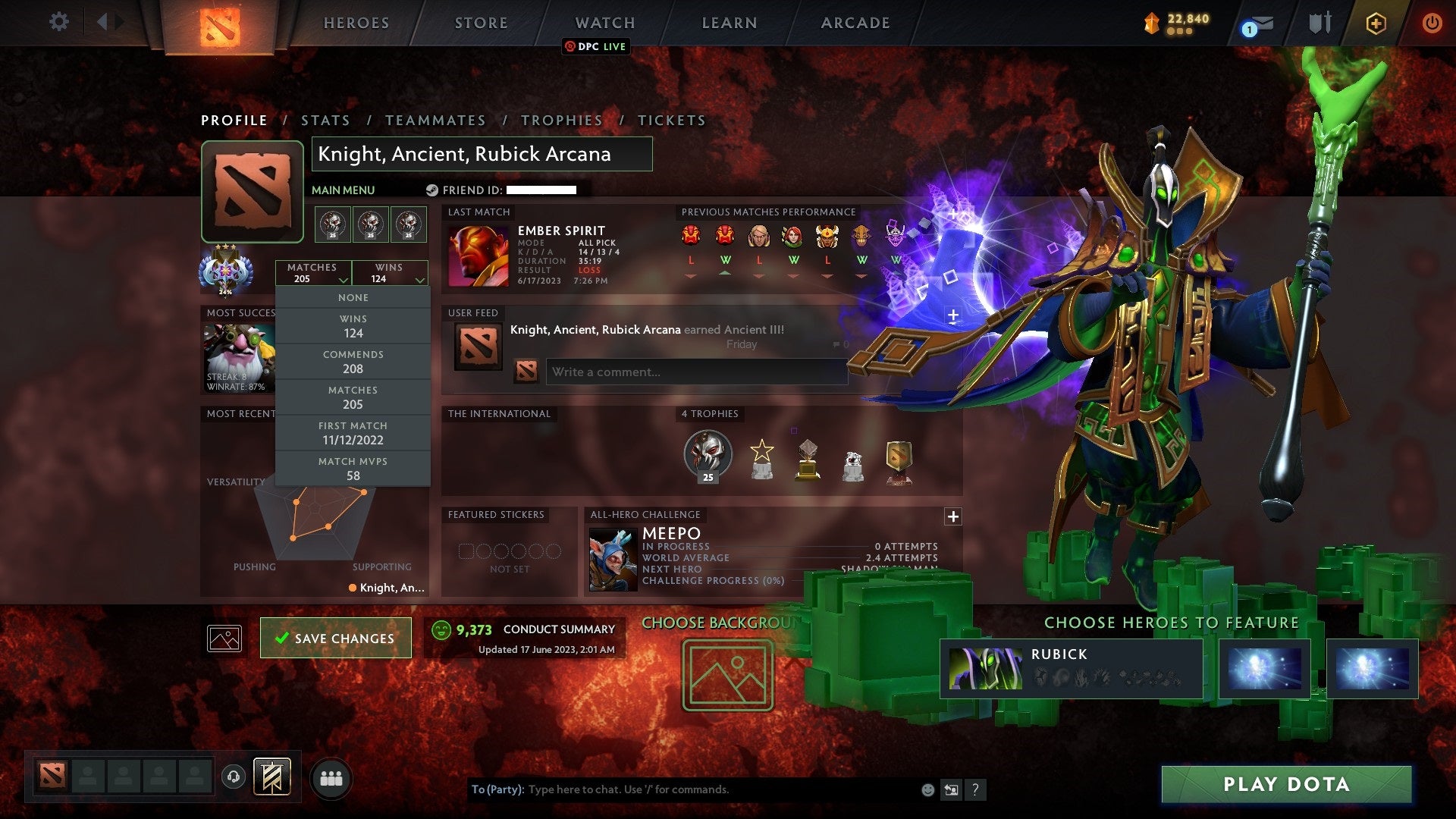Viewport: 1456px width, 819px height.
Task: Open the Dota Plus hexagon icon
Action: (x=1376, y=23)
